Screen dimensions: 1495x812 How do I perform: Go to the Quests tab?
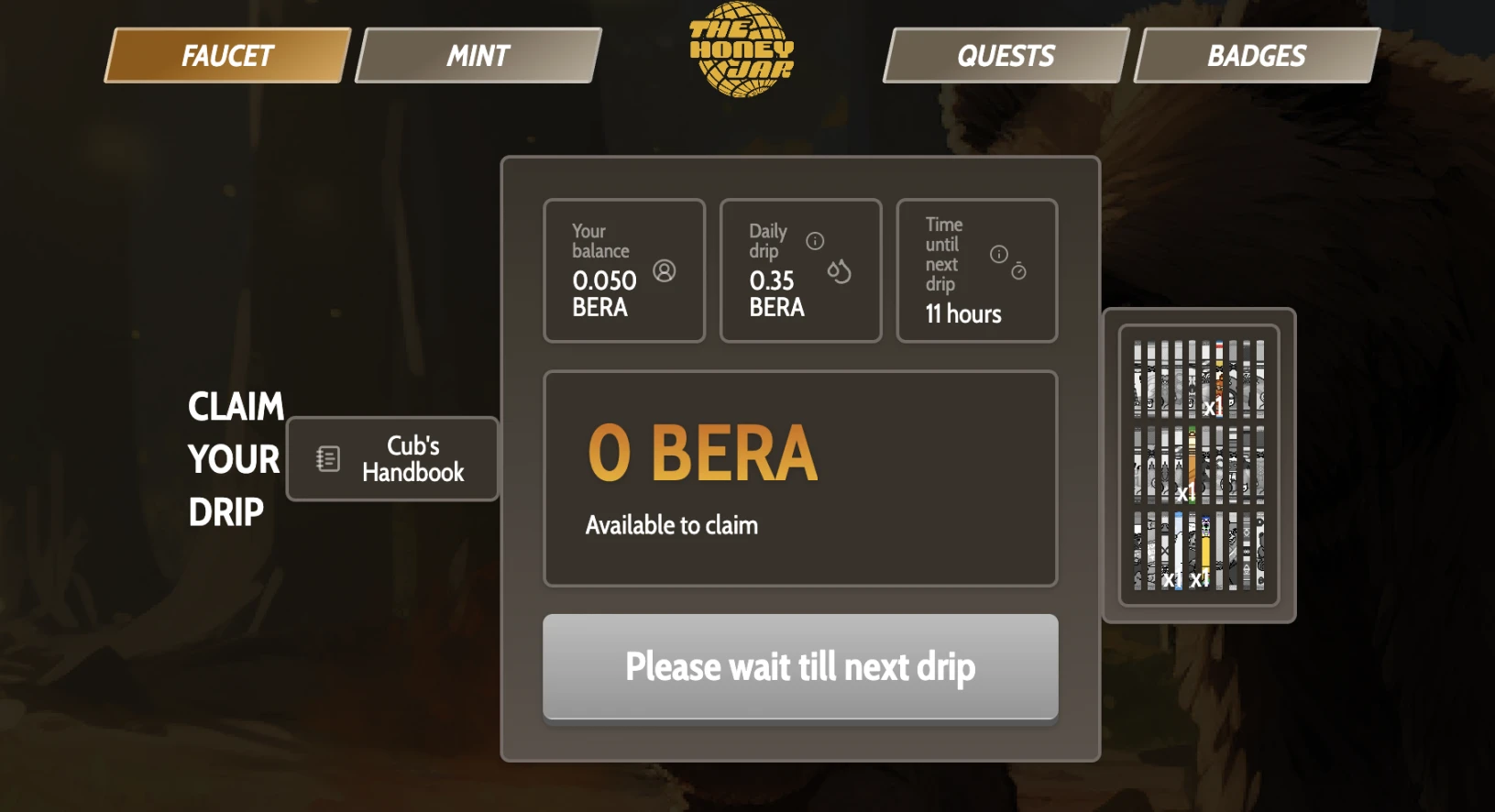[x=1006, y=56]
